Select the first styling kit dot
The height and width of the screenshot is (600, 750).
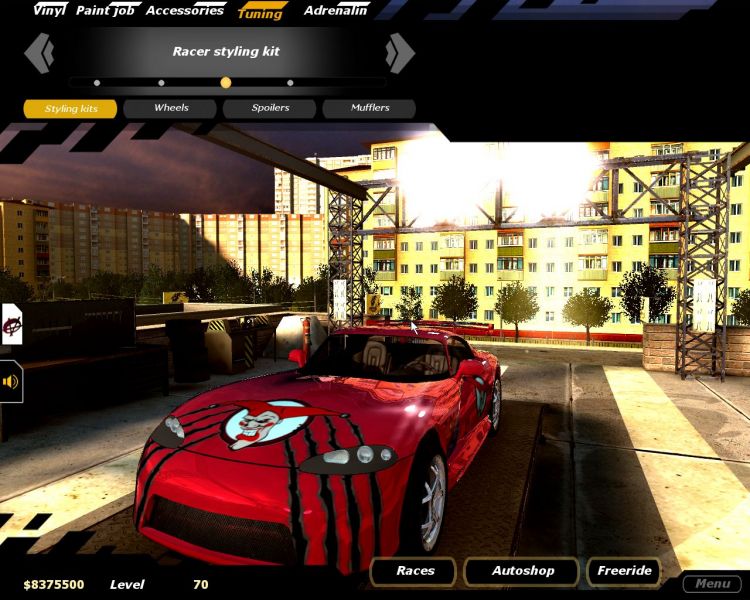[x=97, y=83]
